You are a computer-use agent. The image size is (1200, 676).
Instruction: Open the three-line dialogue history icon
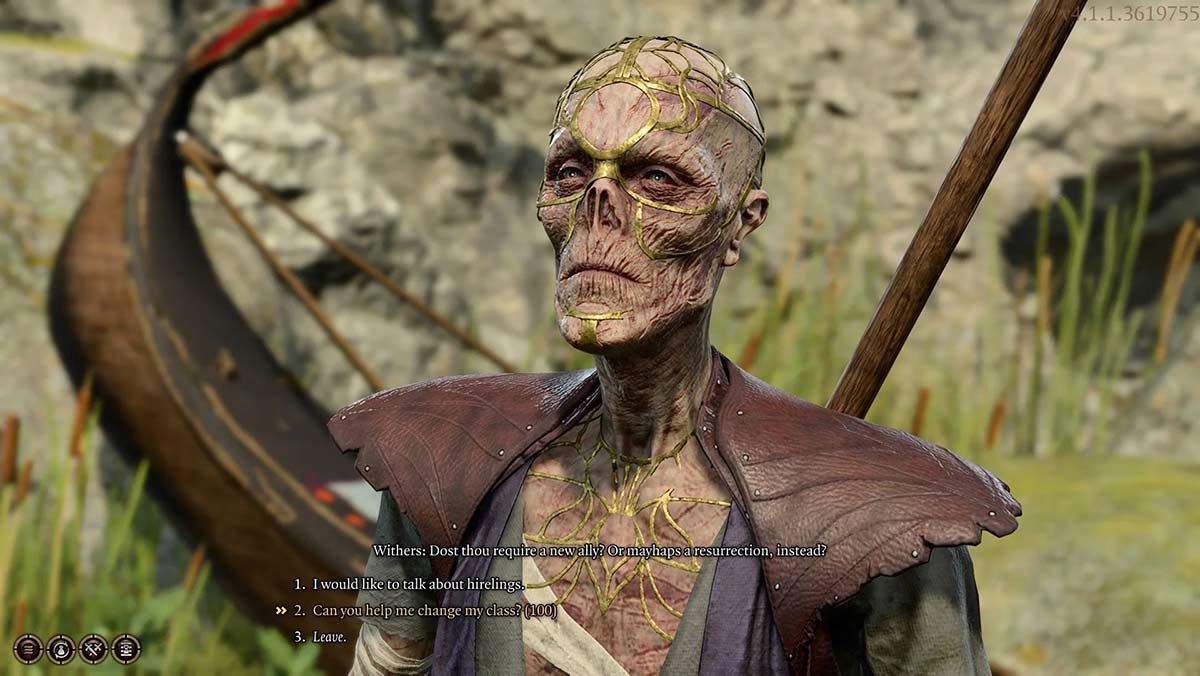tap(28, 649)
